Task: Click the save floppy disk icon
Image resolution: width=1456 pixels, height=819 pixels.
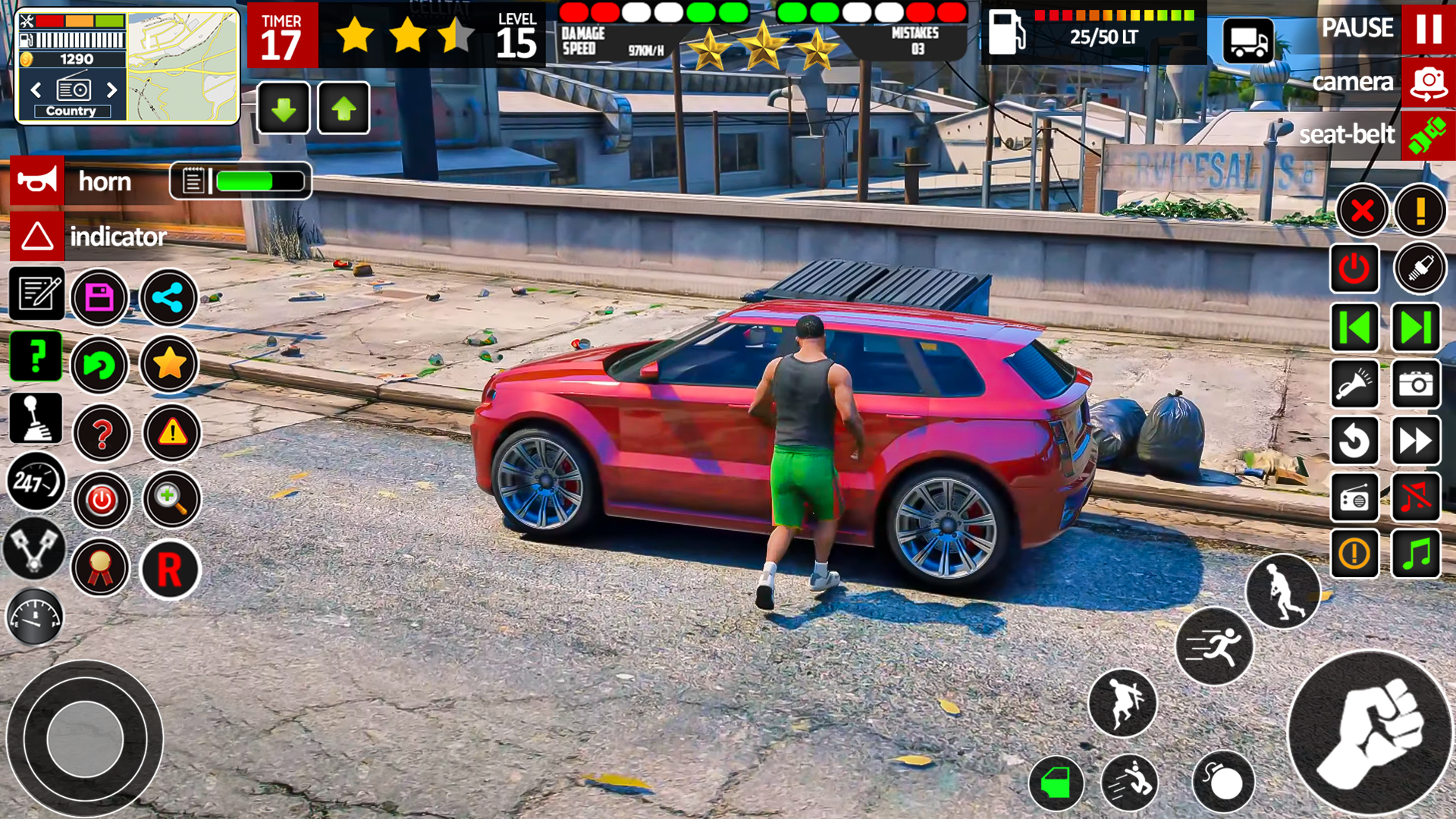Action: click(x=101, y=297)
